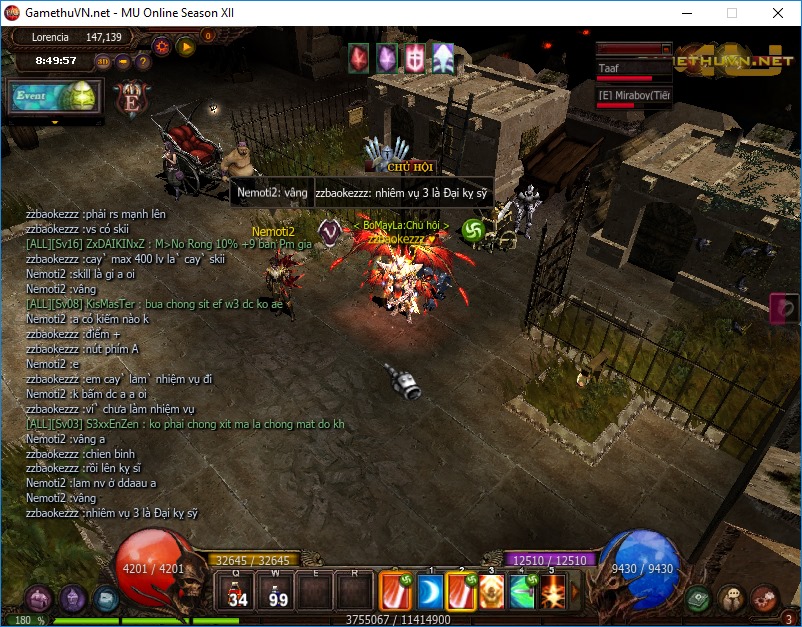Toggle the 3D camera button
Viewport: 802px width, 627px height.
coord(103,61)
